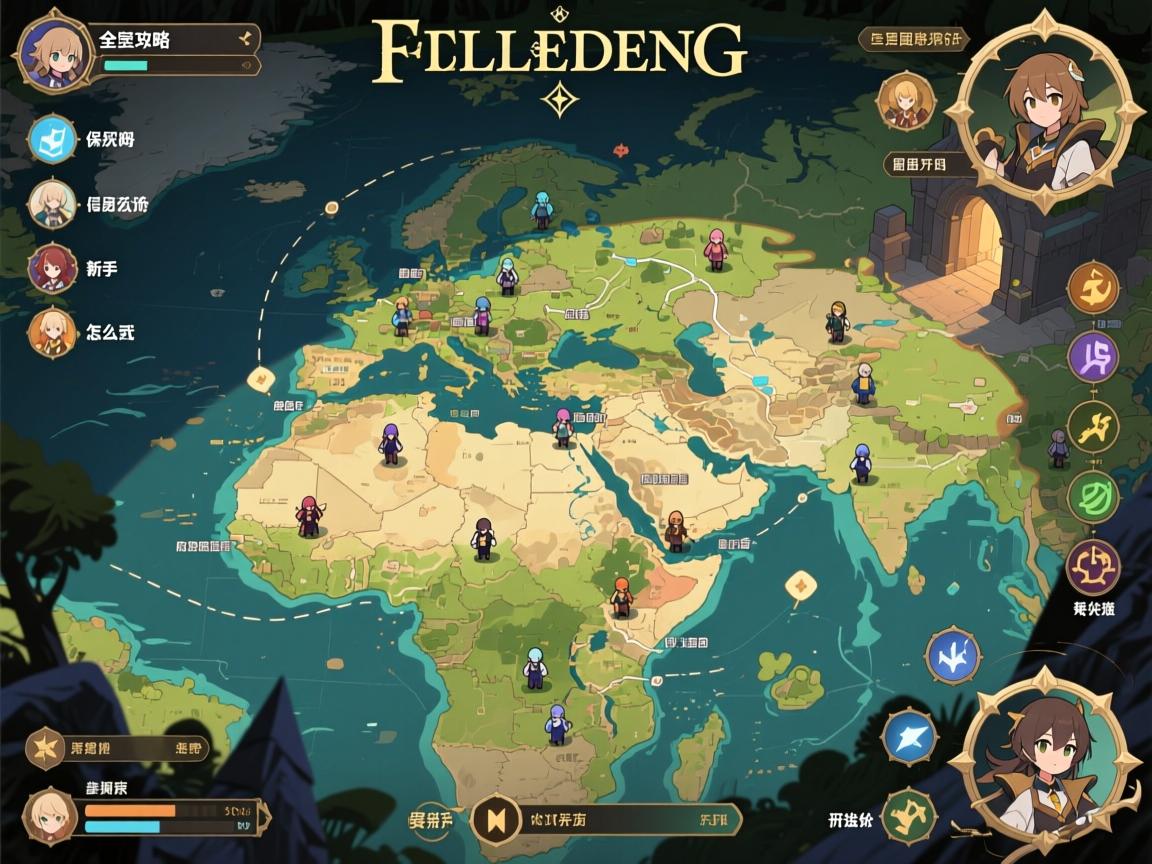The image size is (1152, 864).
Task: Activate the green swirl skill icon
Action: pyautogui.click(x=1093, y=497)
